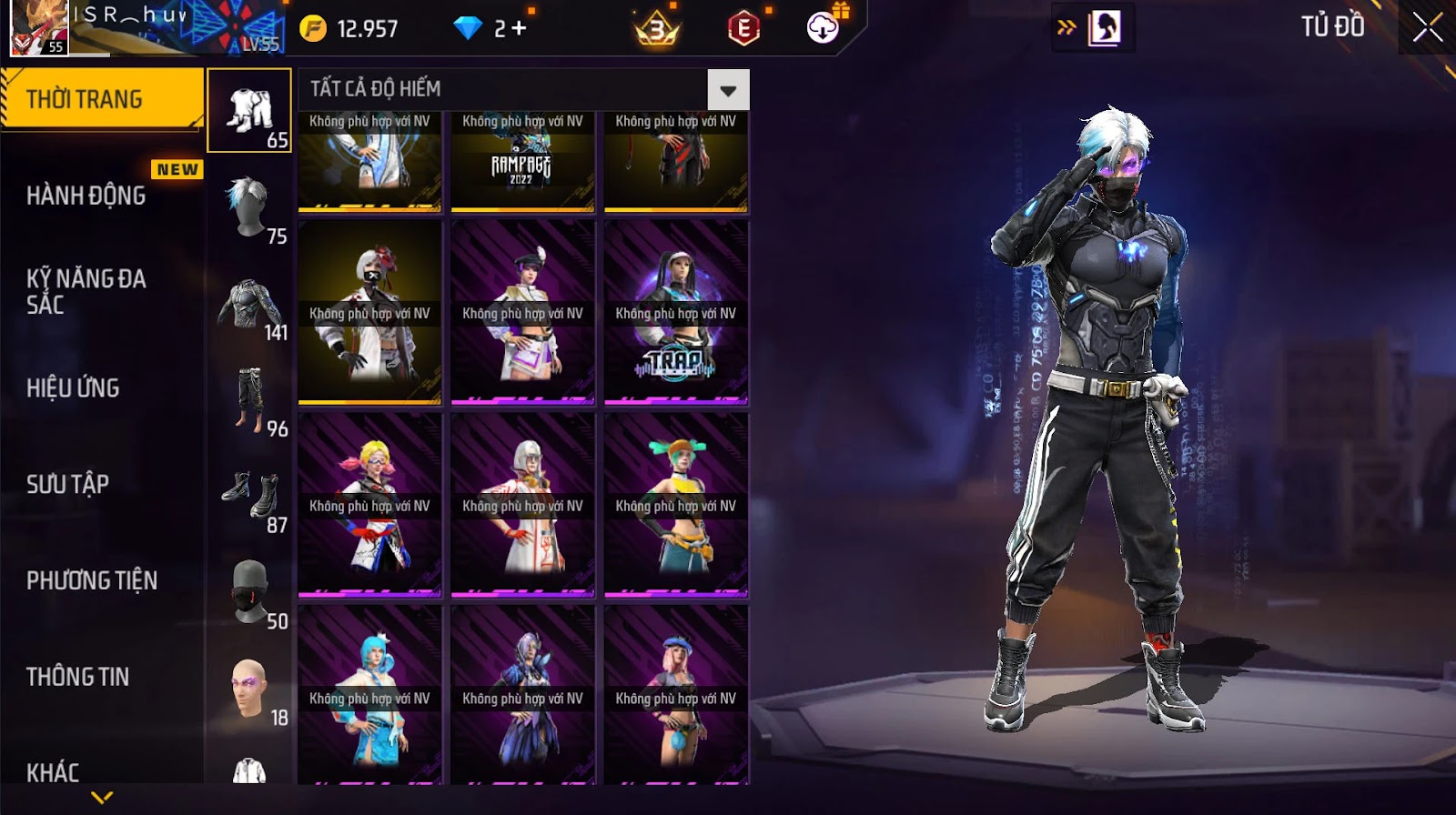Add diamonds with the plus button

[x=519, y=29]
